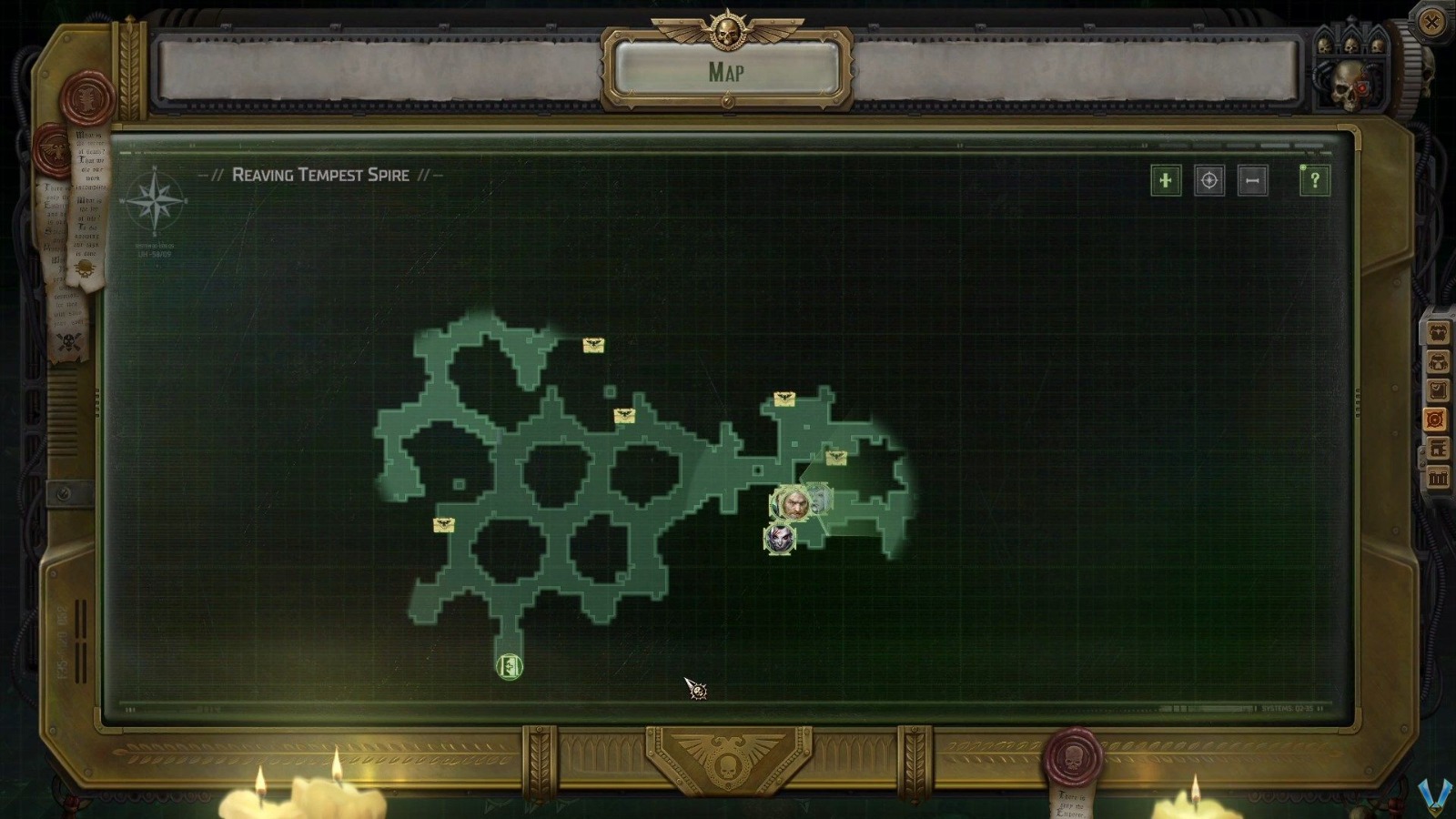Image resolution: width=1456 pixels, height=819 pixels.
Task: Open the cargo hold sidebar icon
Action: point(1439,475)
